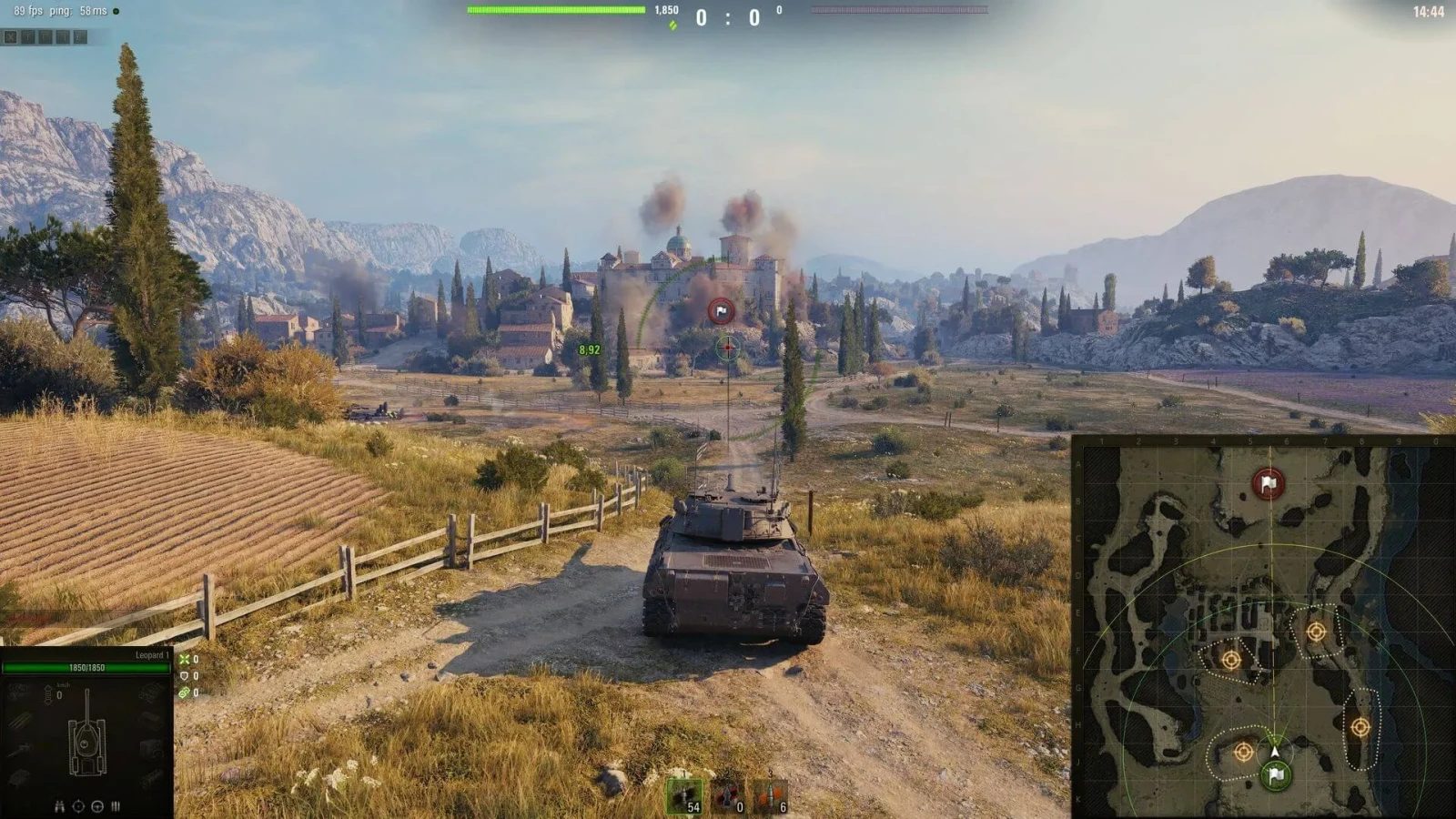Click the green base flag on the minimap
Screen dimensions: 1456x819
1276,778
